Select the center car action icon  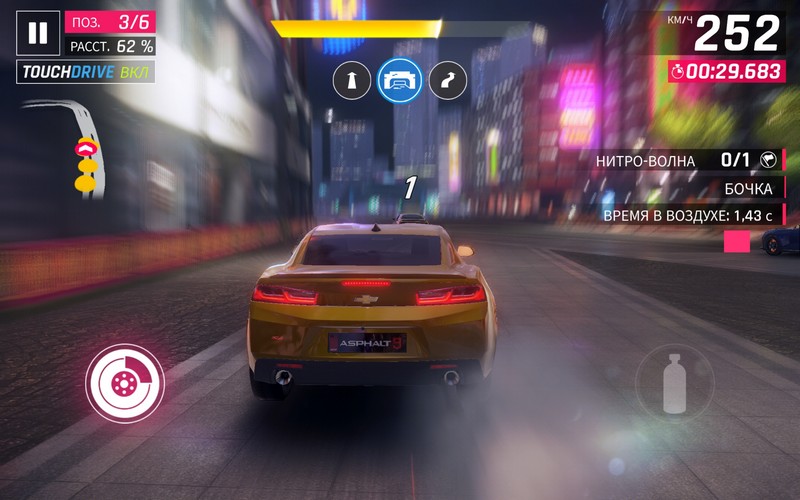click(x=399, y=80)
